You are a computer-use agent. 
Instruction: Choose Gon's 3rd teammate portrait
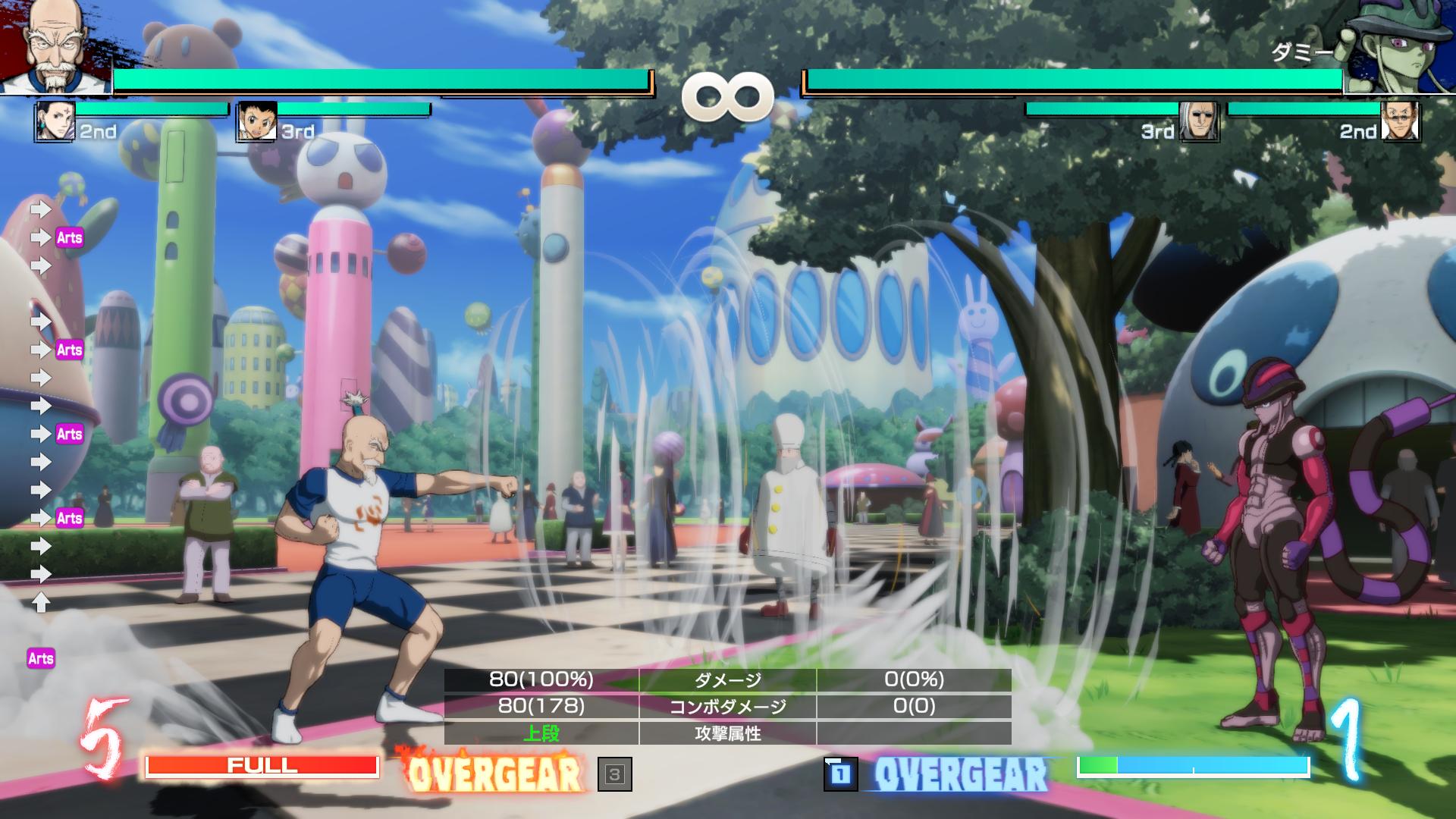[x=257, y=121]
